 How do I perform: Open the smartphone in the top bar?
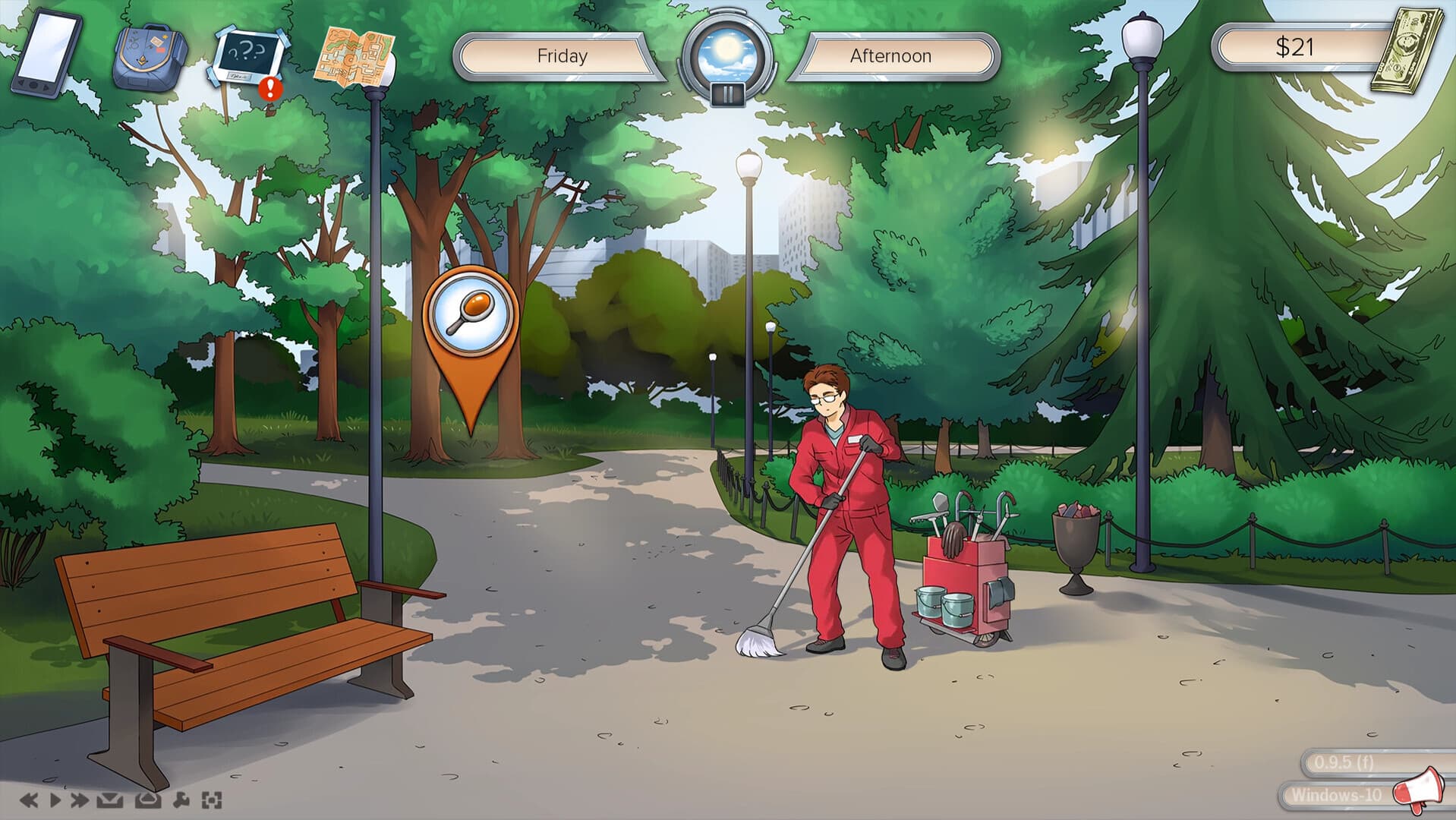pyautogui.click(x=47, y=55)
